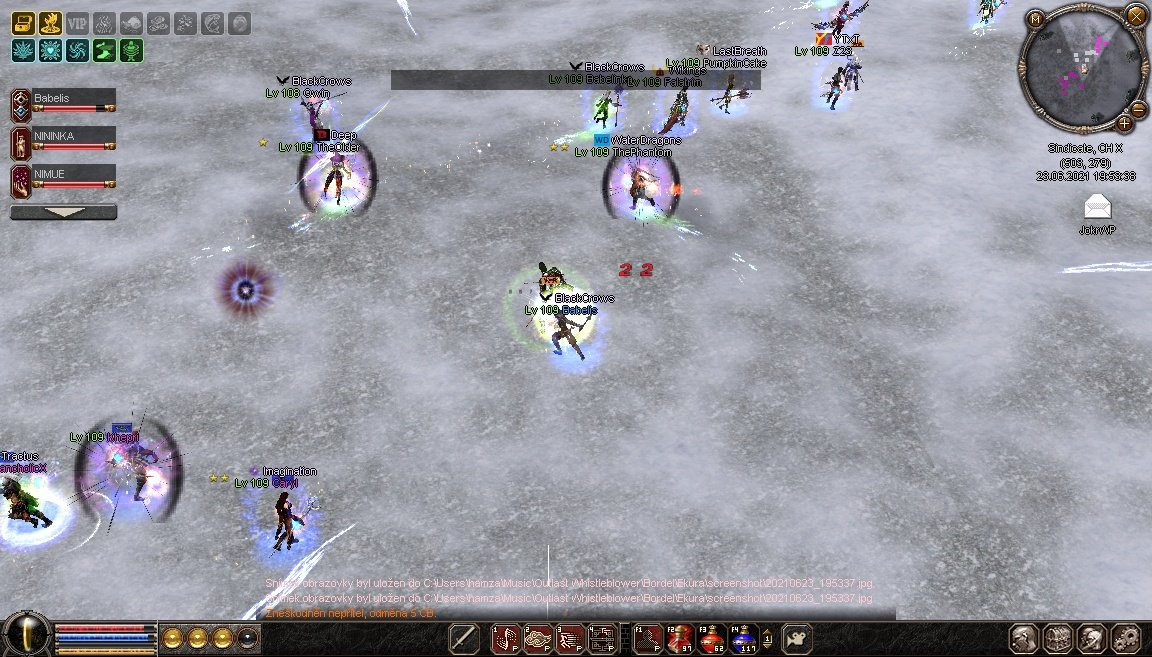Click the golden treasure chest buff icon

tap(23, 23)
